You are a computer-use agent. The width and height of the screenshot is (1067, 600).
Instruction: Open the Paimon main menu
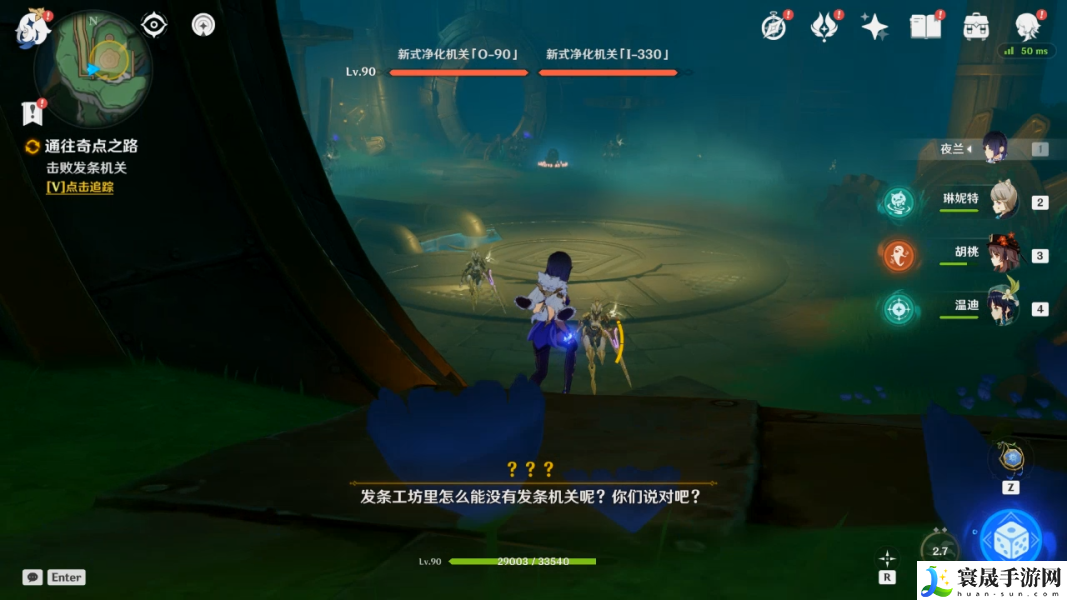32,28
